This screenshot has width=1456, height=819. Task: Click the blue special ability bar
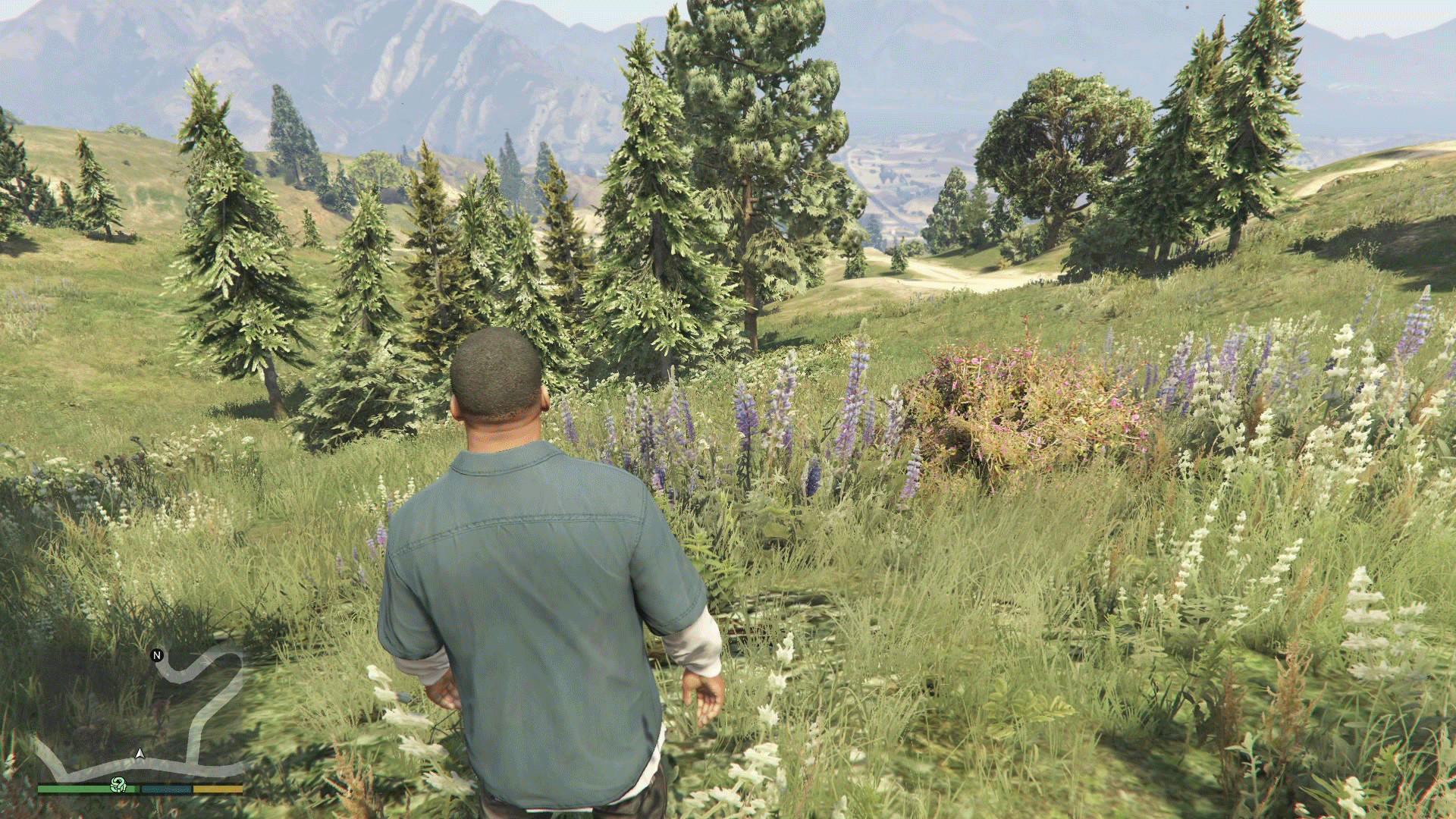click(165, 789)
